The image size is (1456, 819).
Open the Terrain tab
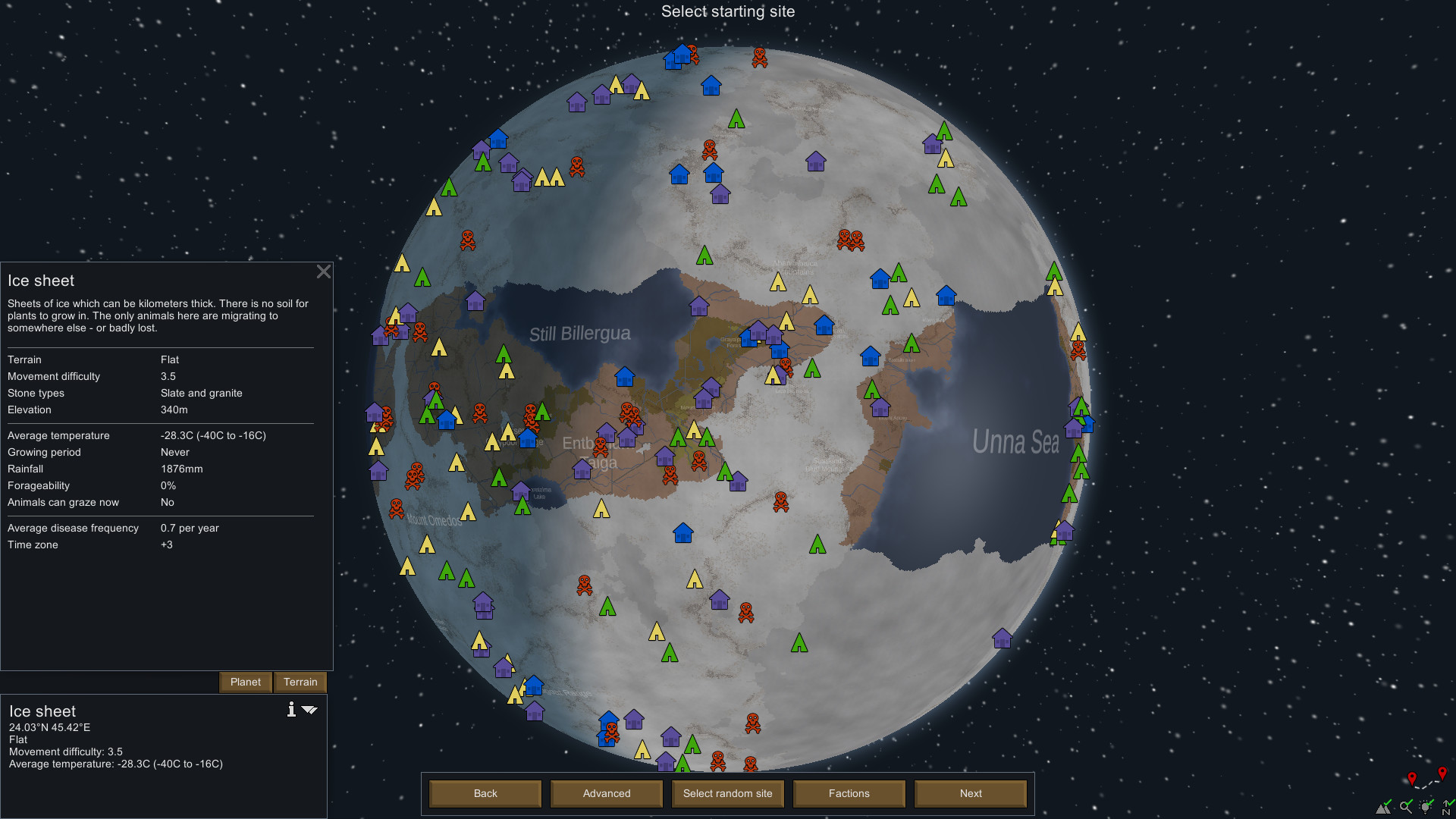(300, 682)
